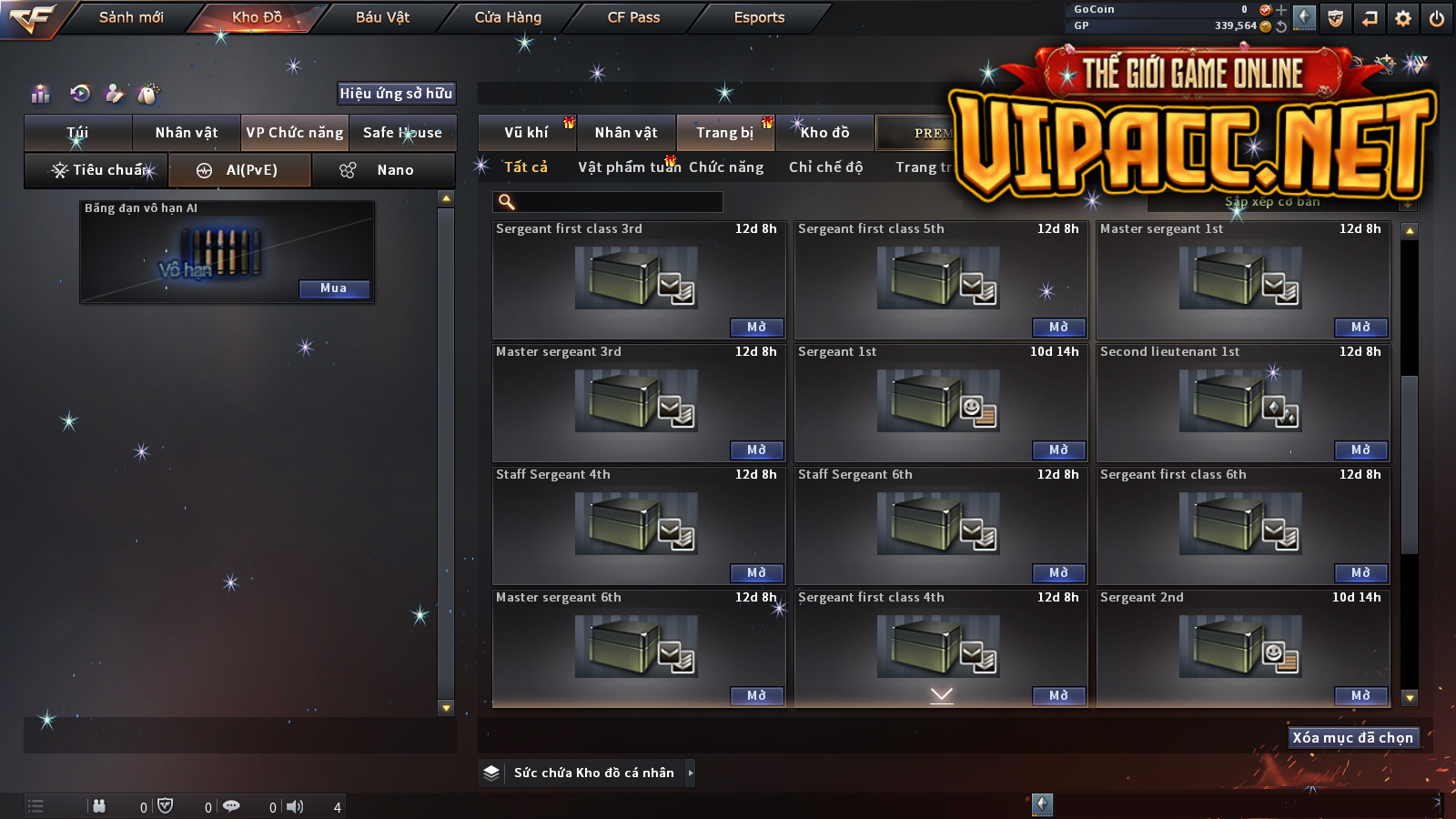The width and height of the screenshot is (1456, 819).
Task: Open the CF Pass tab
Action: click(633, 17)
